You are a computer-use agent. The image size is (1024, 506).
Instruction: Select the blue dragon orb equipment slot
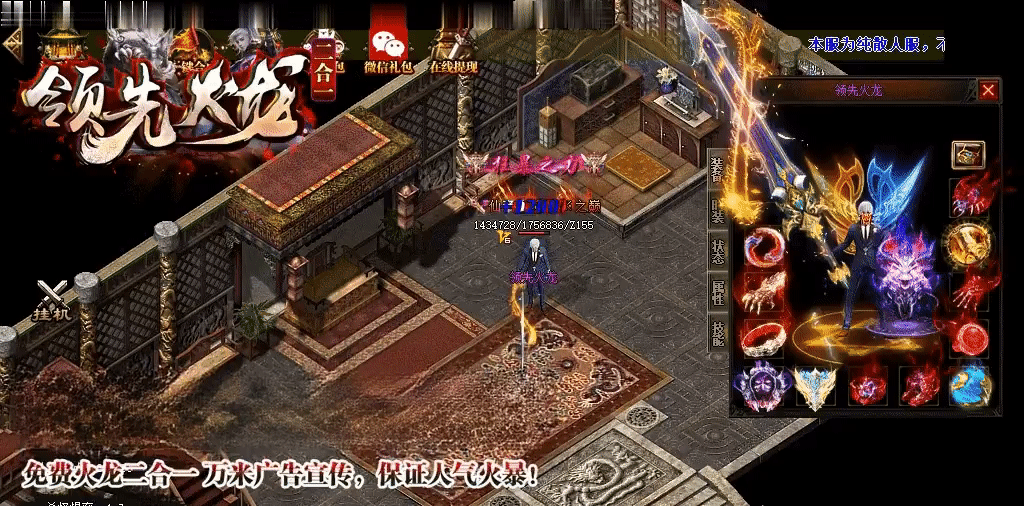968,385
